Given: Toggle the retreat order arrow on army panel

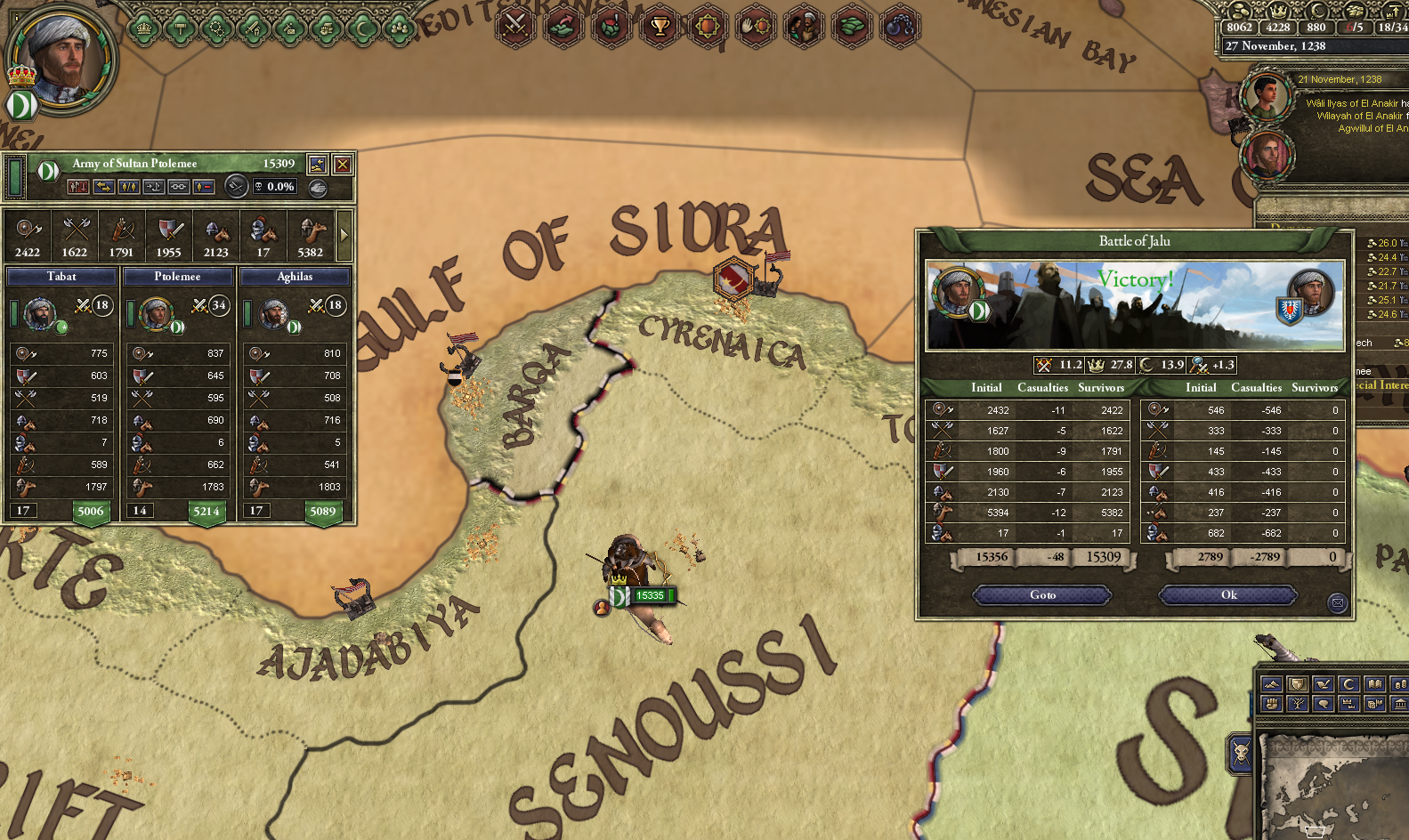Looking at the screenshot, I should (78, 187).
